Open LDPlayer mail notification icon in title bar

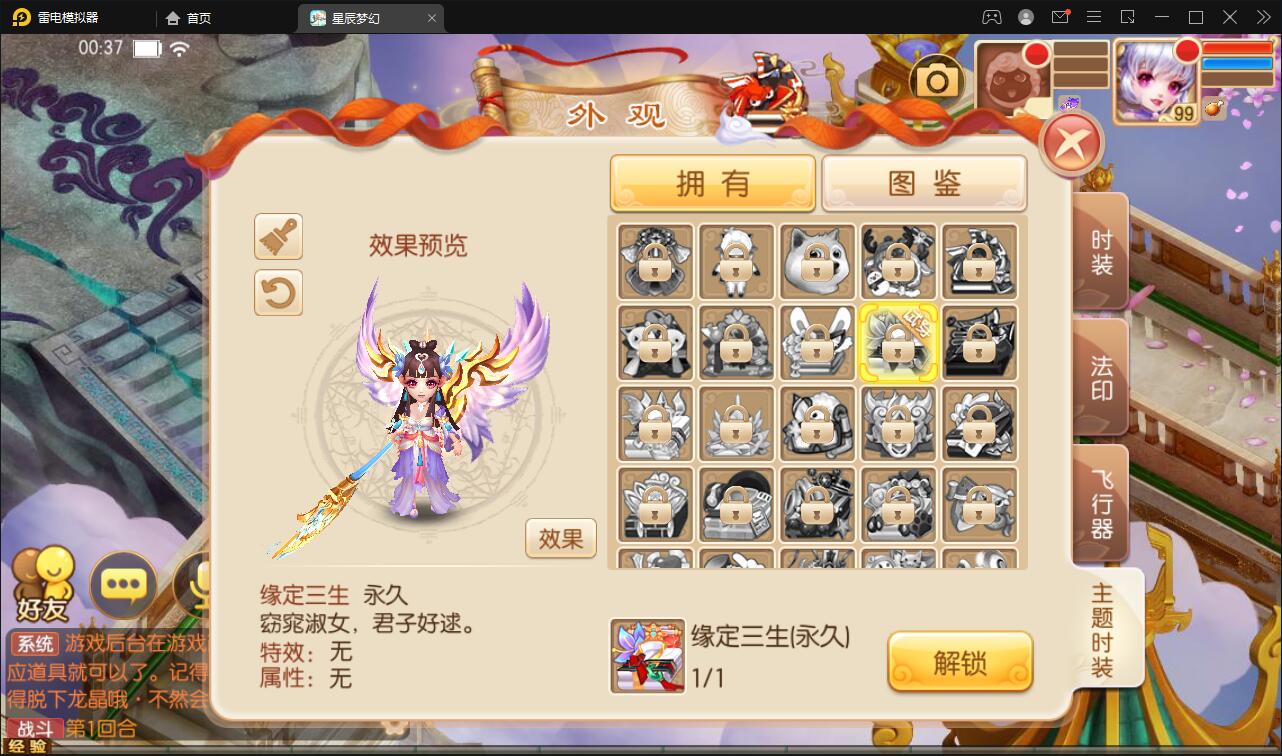pos(1063,17)
